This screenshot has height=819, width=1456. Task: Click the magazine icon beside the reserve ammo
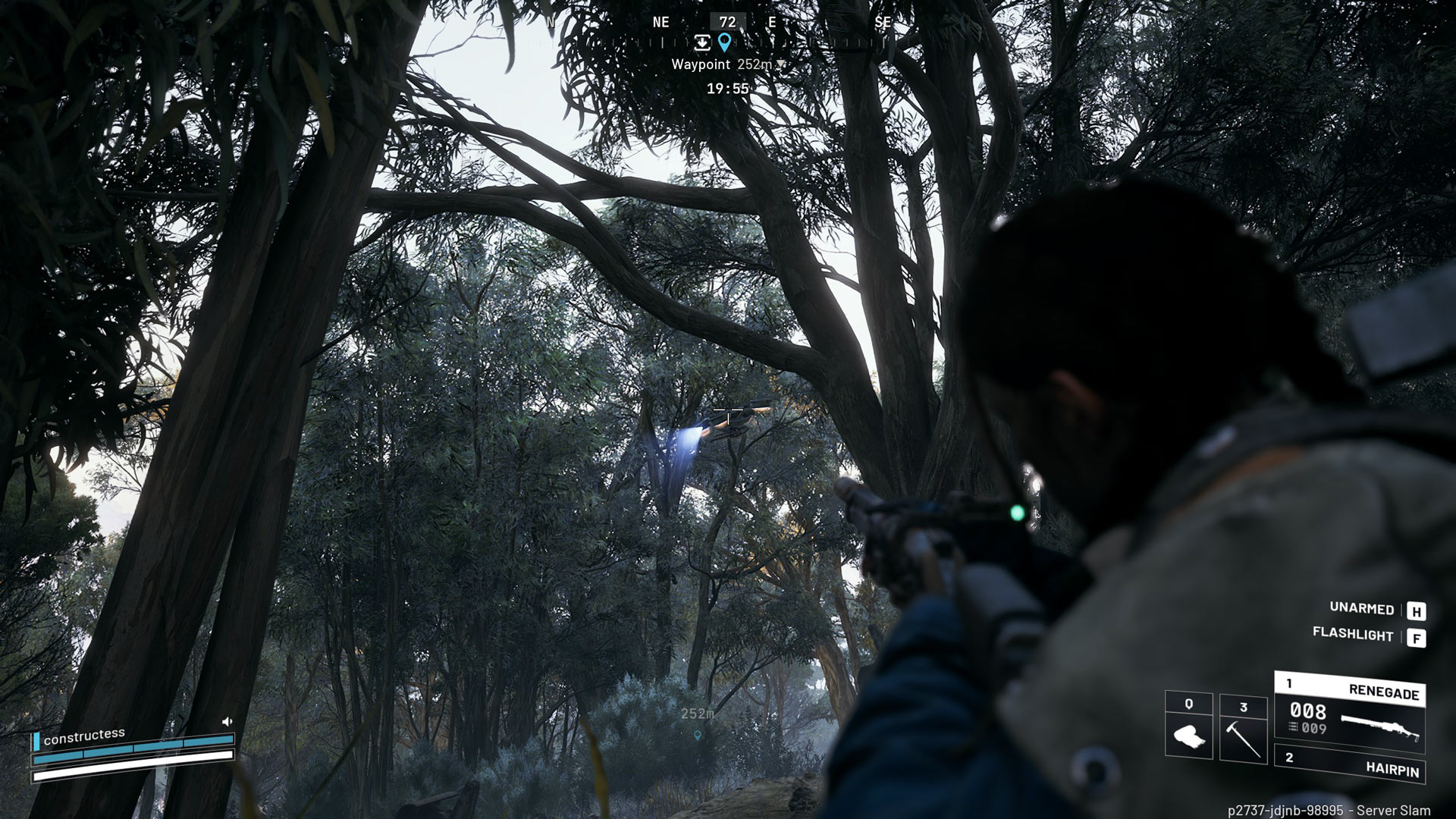1292,726
